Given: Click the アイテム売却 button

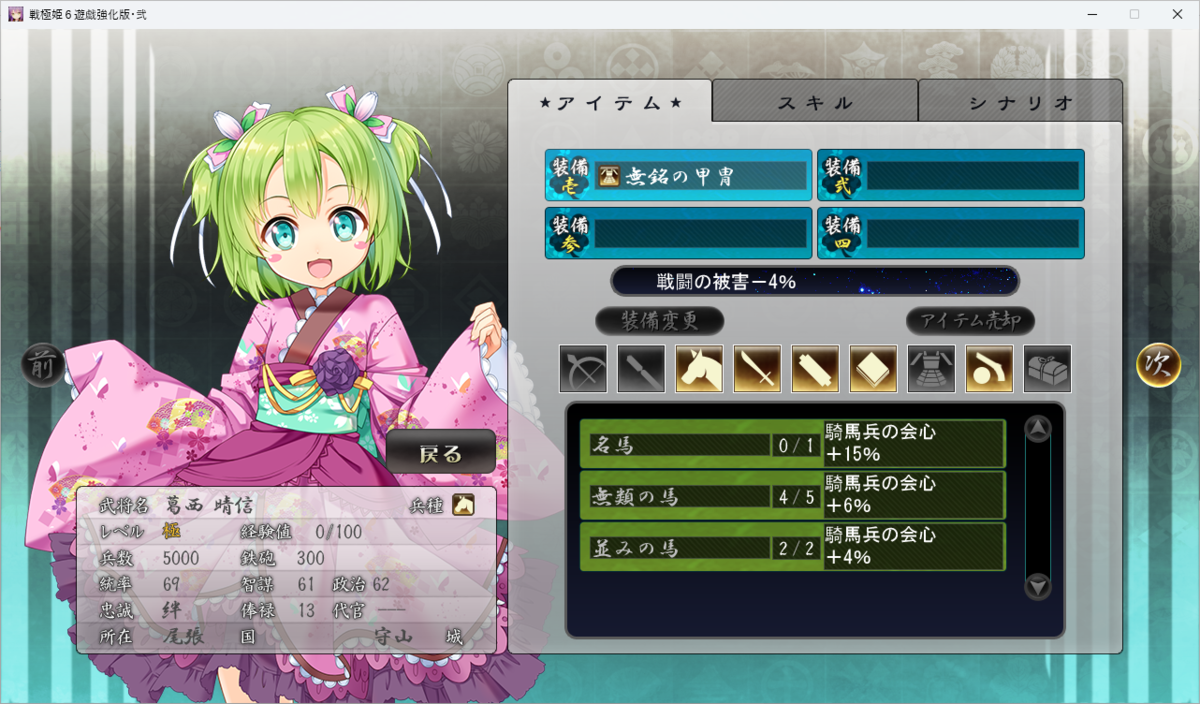Looking at the screenshot, I should tap(970, 321).
